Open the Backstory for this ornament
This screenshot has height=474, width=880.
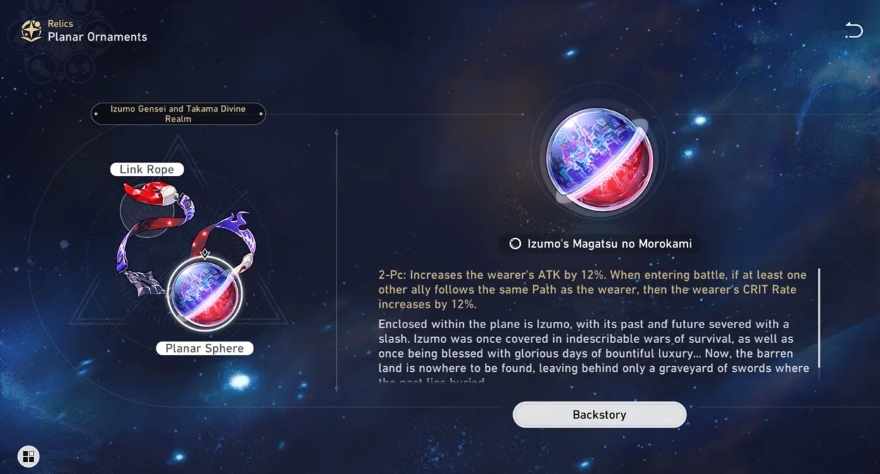(x=599, y=414)
